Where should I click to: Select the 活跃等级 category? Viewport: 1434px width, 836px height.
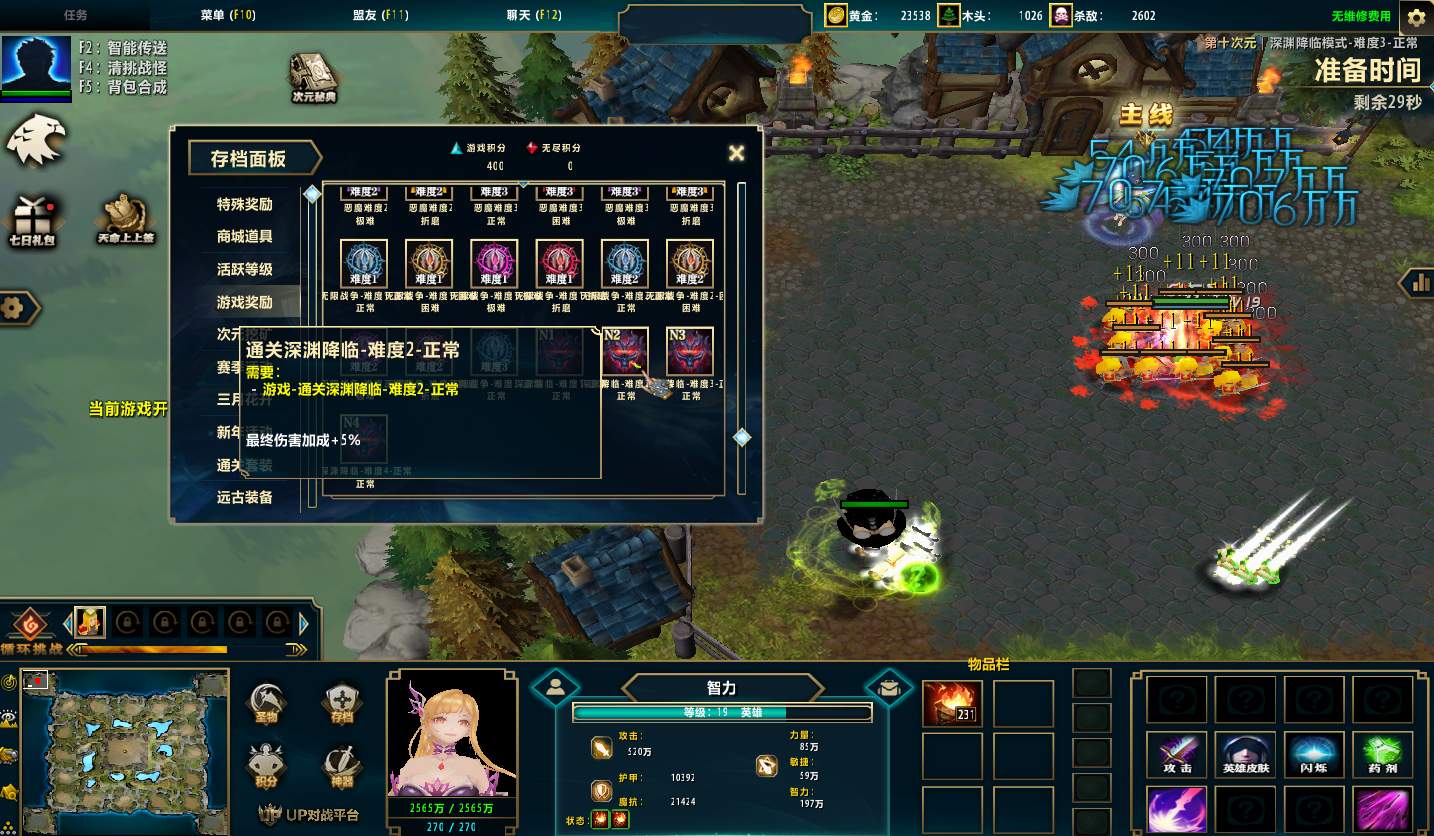click(245, 269)
